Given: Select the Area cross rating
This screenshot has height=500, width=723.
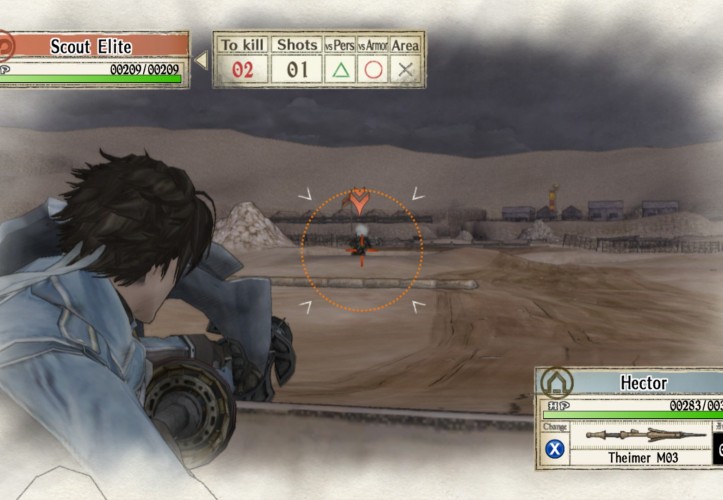Looking at the screenshot, I should point(406,70).
